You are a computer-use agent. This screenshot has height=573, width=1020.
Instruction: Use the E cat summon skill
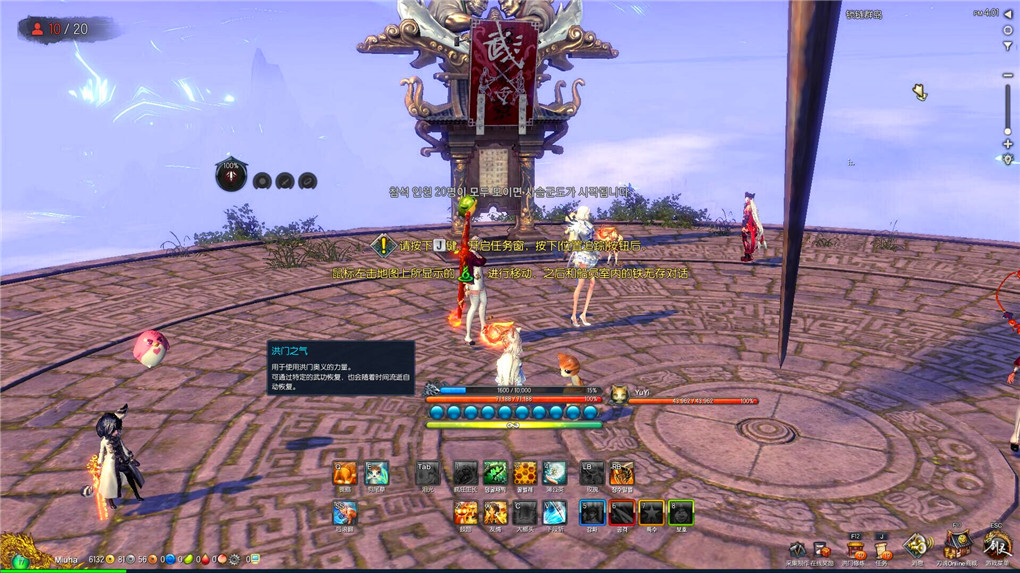[376, 473]
